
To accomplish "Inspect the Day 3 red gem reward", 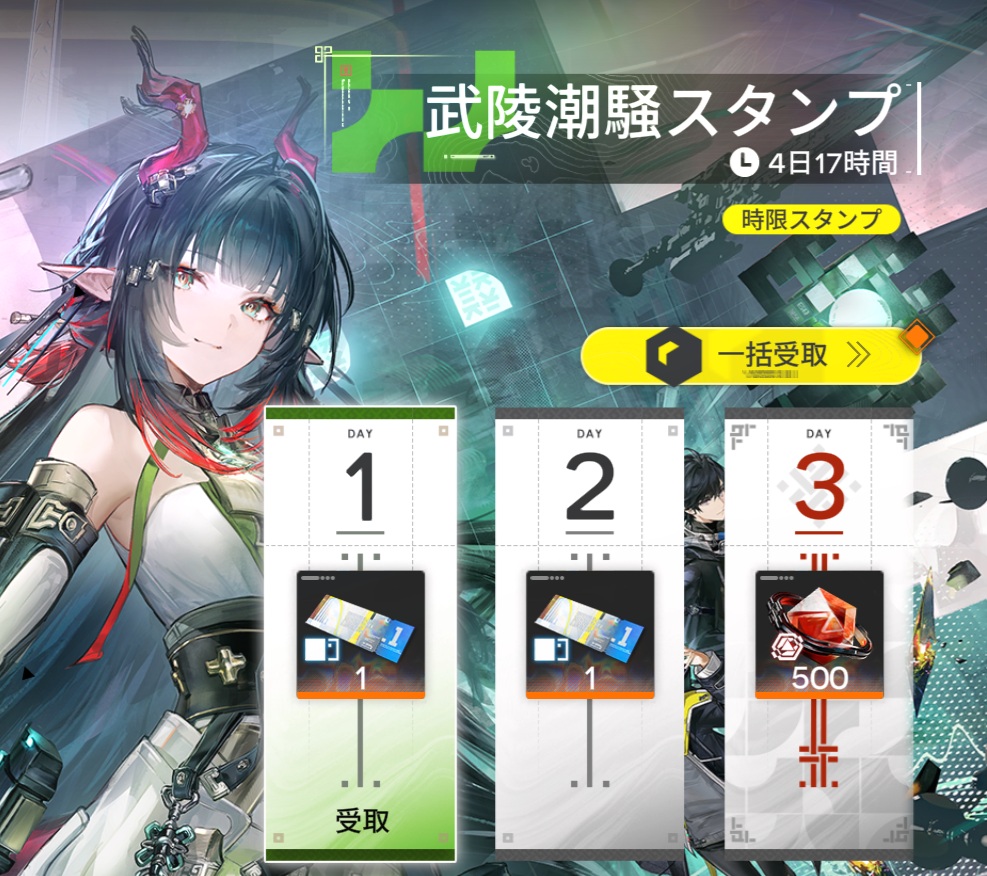I will click(x=819, y=634).
